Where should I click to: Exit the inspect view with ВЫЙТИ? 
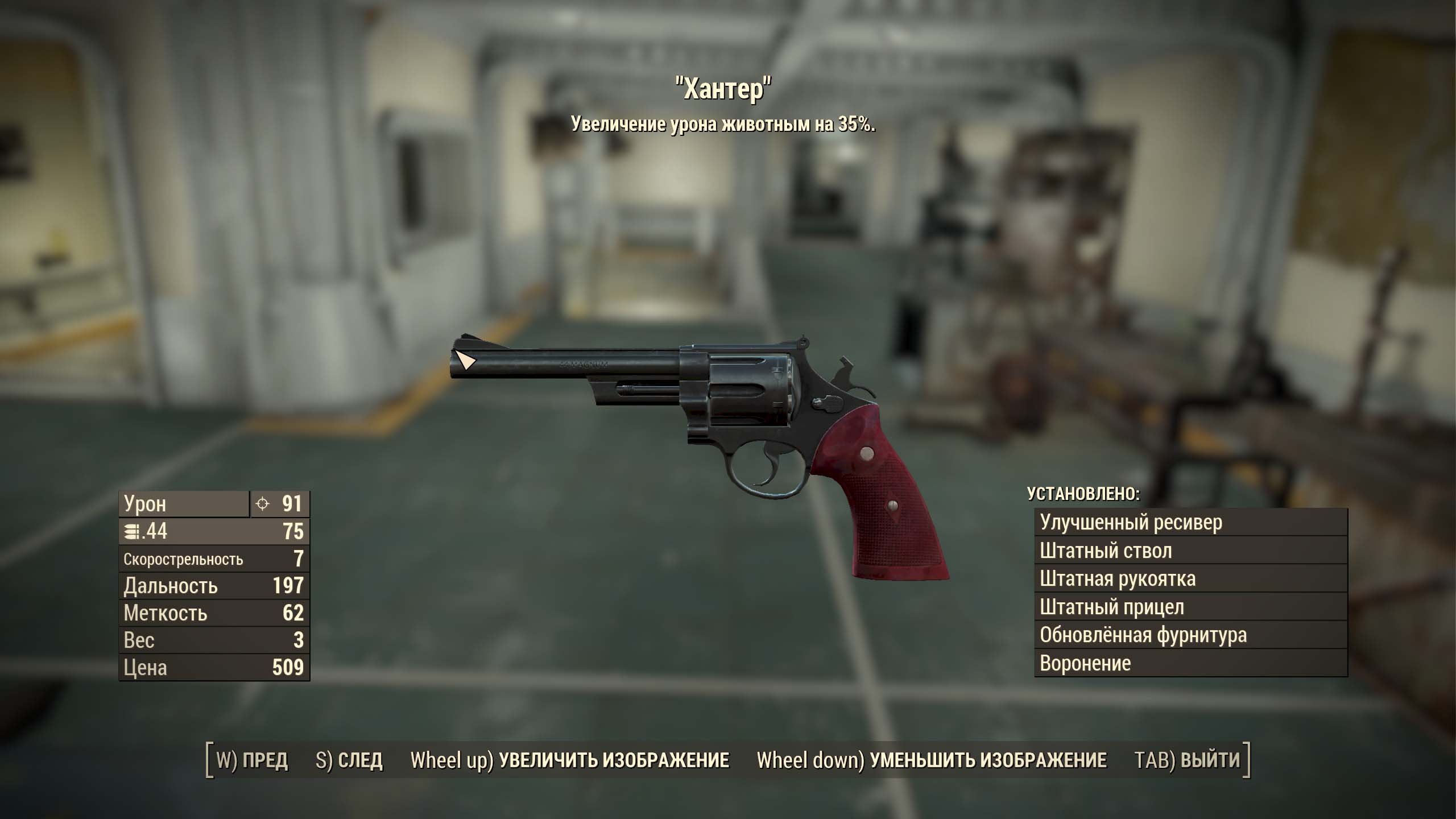(1187, 760)
